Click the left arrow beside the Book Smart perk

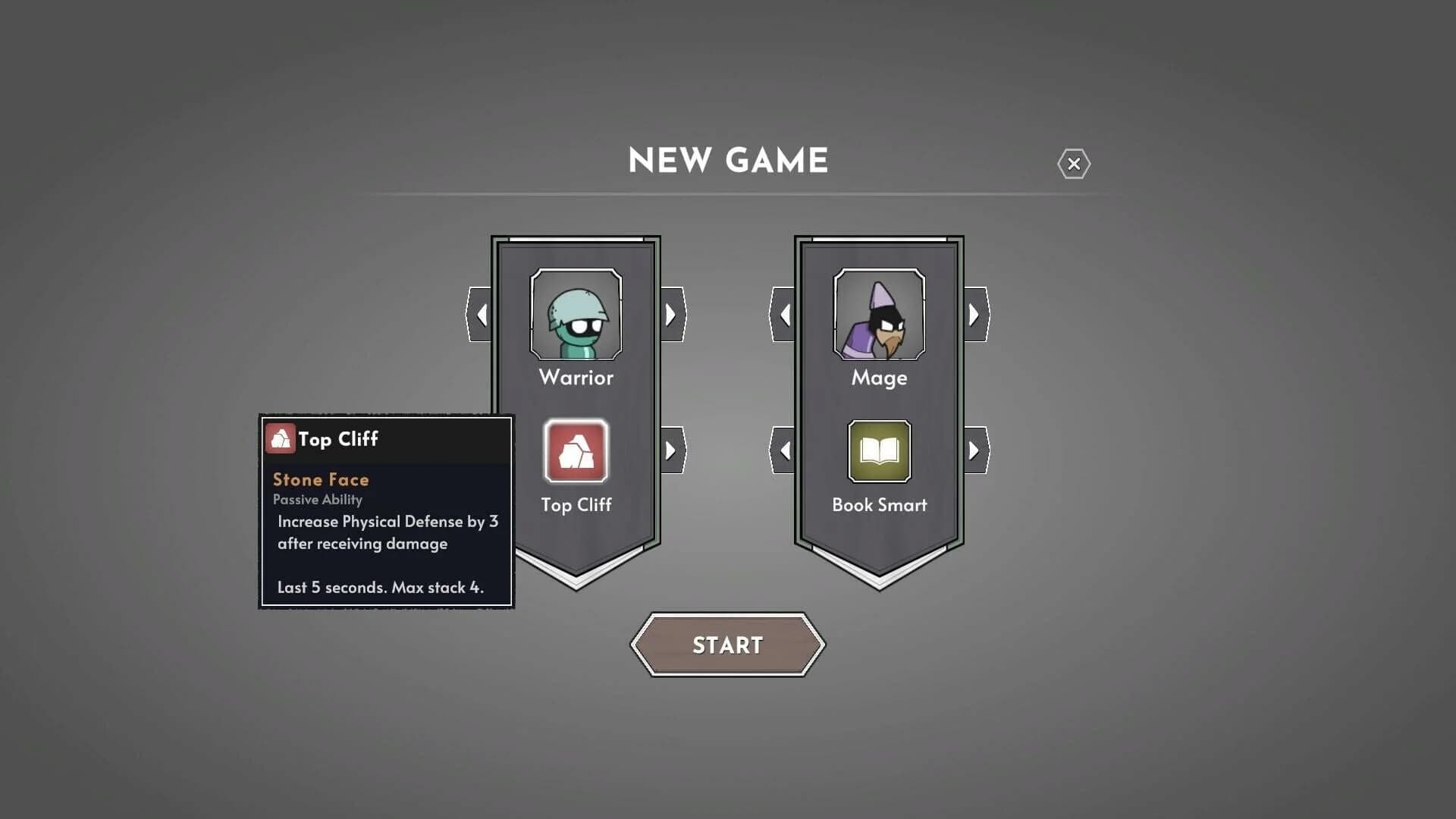point(785,450)
